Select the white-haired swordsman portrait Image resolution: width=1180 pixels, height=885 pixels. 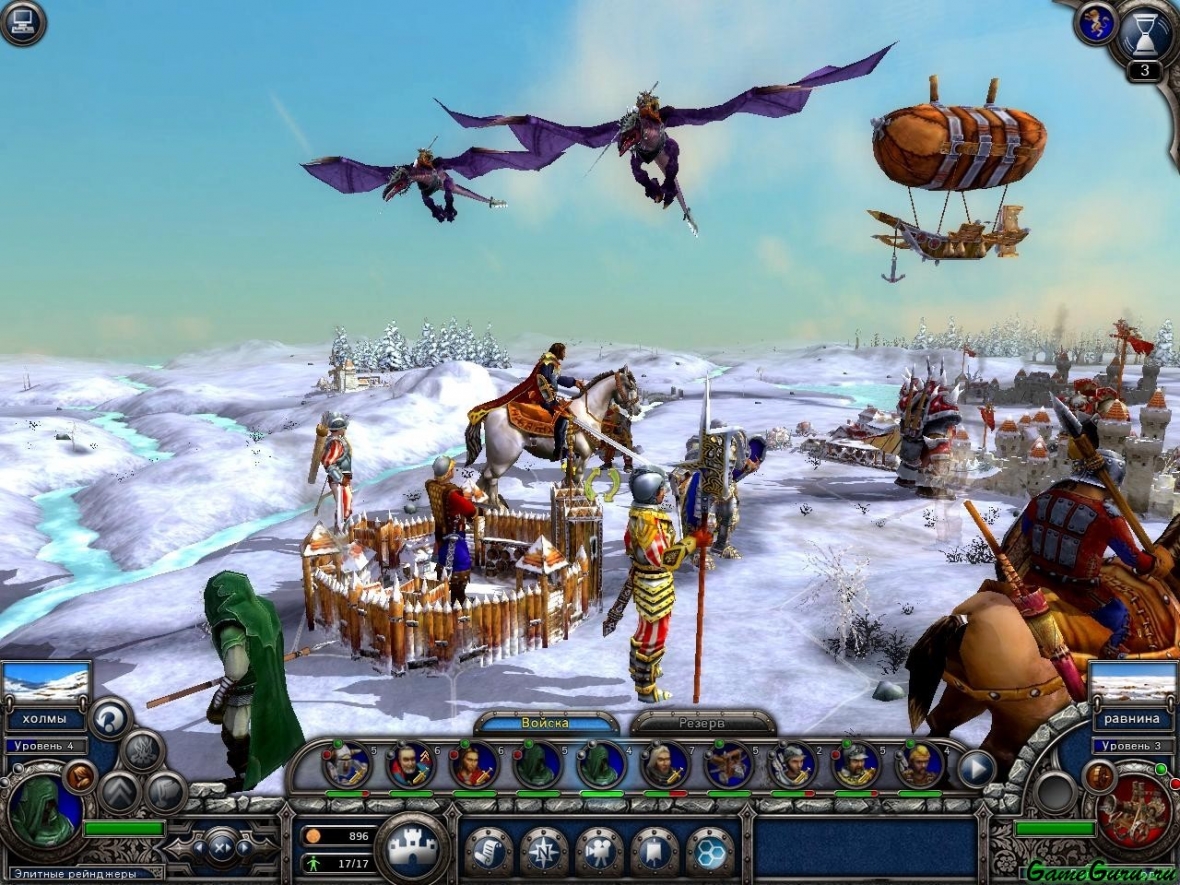[x=664, y=766]
